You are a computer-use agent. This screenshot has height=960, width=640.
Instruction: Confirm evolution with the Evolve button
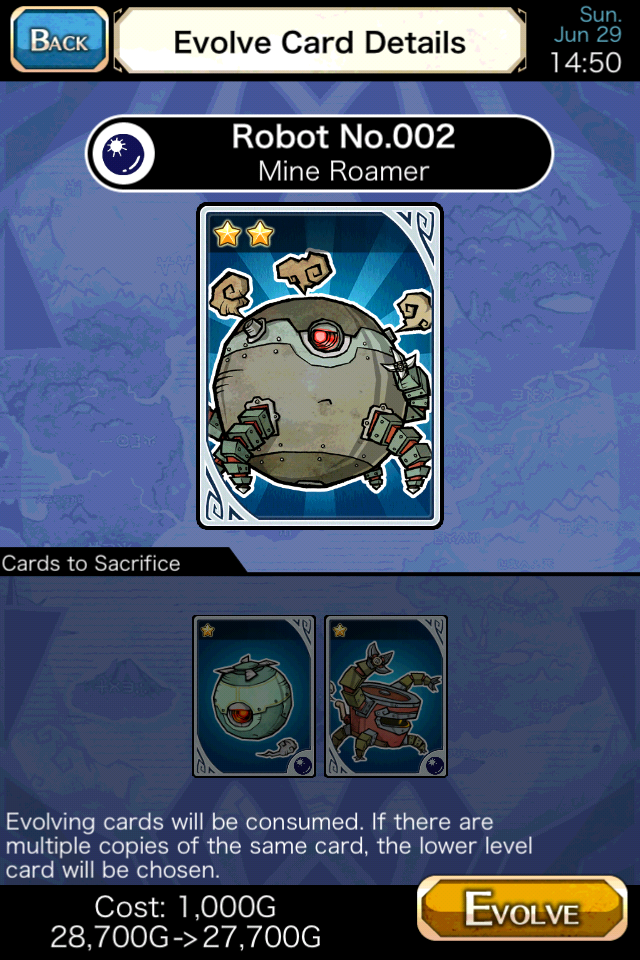pyautogui.click(x=521, y=910)
